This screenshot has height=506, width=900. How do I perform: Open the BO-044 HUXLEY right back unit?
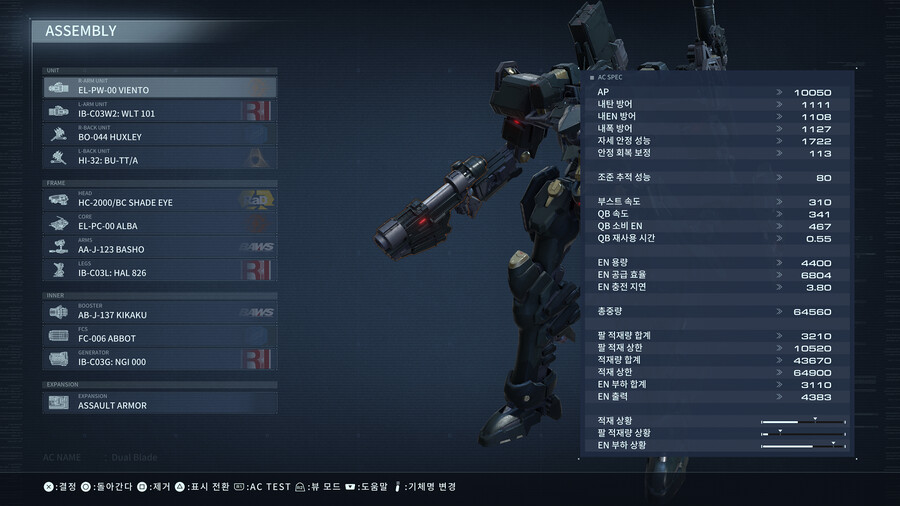[160, 133]
